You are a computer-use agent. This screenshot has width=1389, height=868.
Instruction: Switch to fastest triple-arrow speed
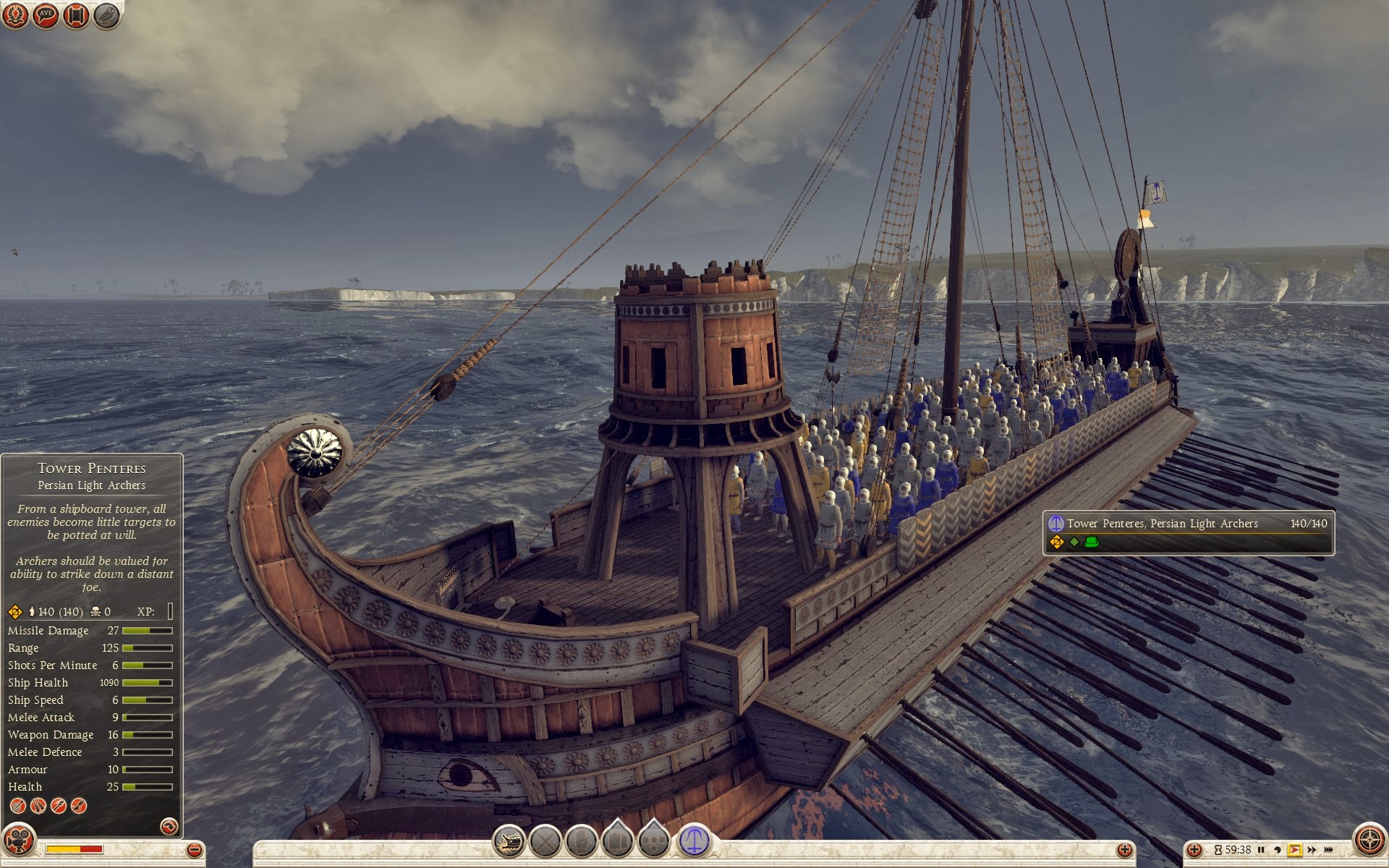tap(1328, 850)
